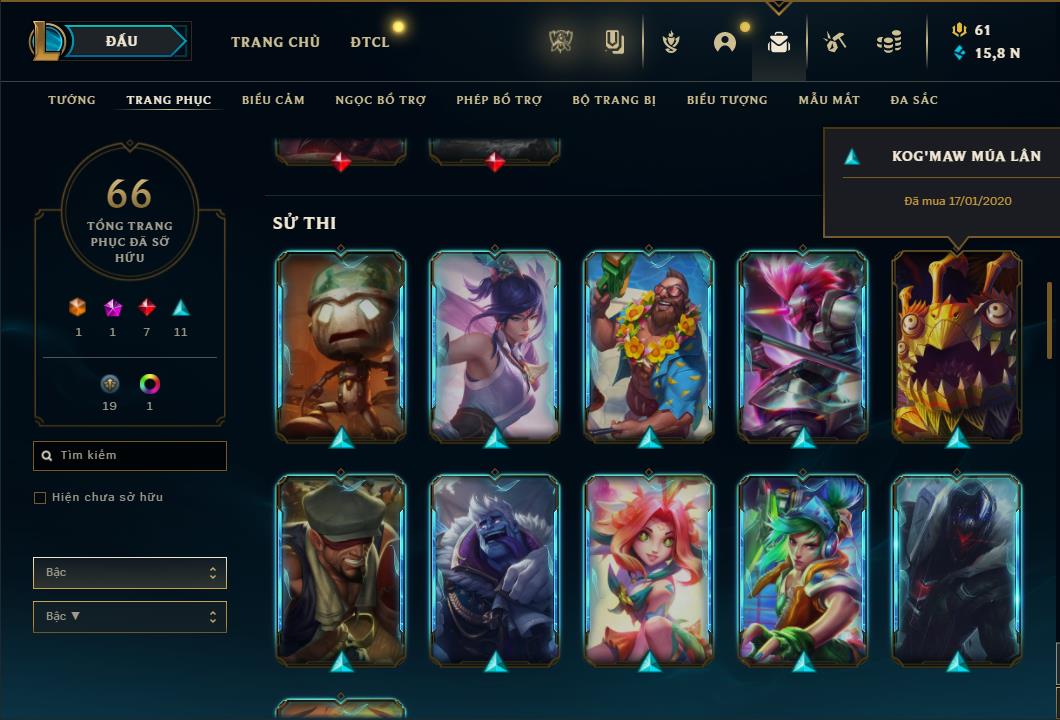Image resolution: width=1060 pixels, height=720 pixels.
Task: Show the BIỂU TƯỢNG icons tab
Action: point(727,100)
